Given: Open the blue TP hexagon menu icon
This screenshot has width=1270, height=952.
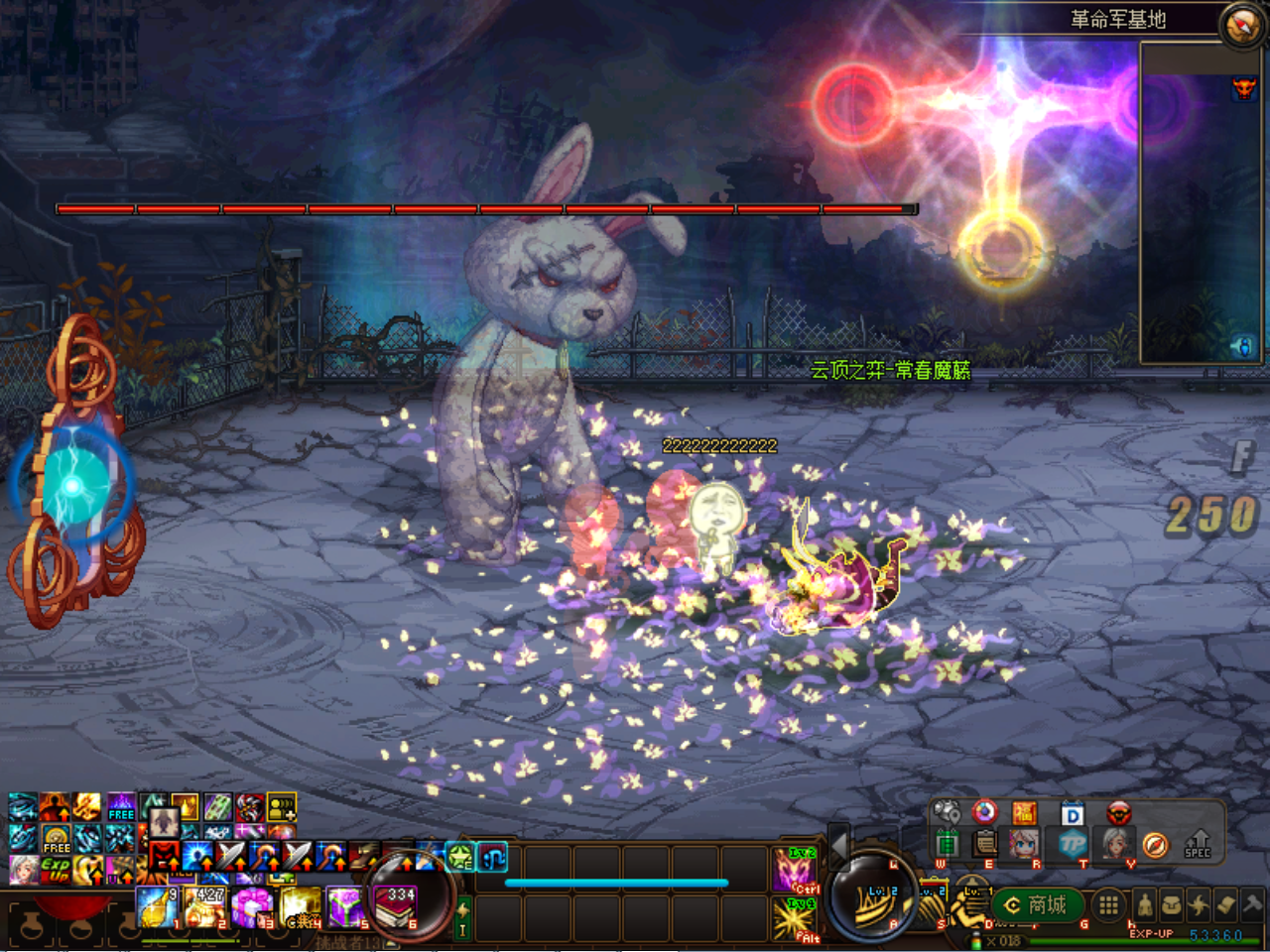Looking at the screenshot, I should [x=1073, y=844].
